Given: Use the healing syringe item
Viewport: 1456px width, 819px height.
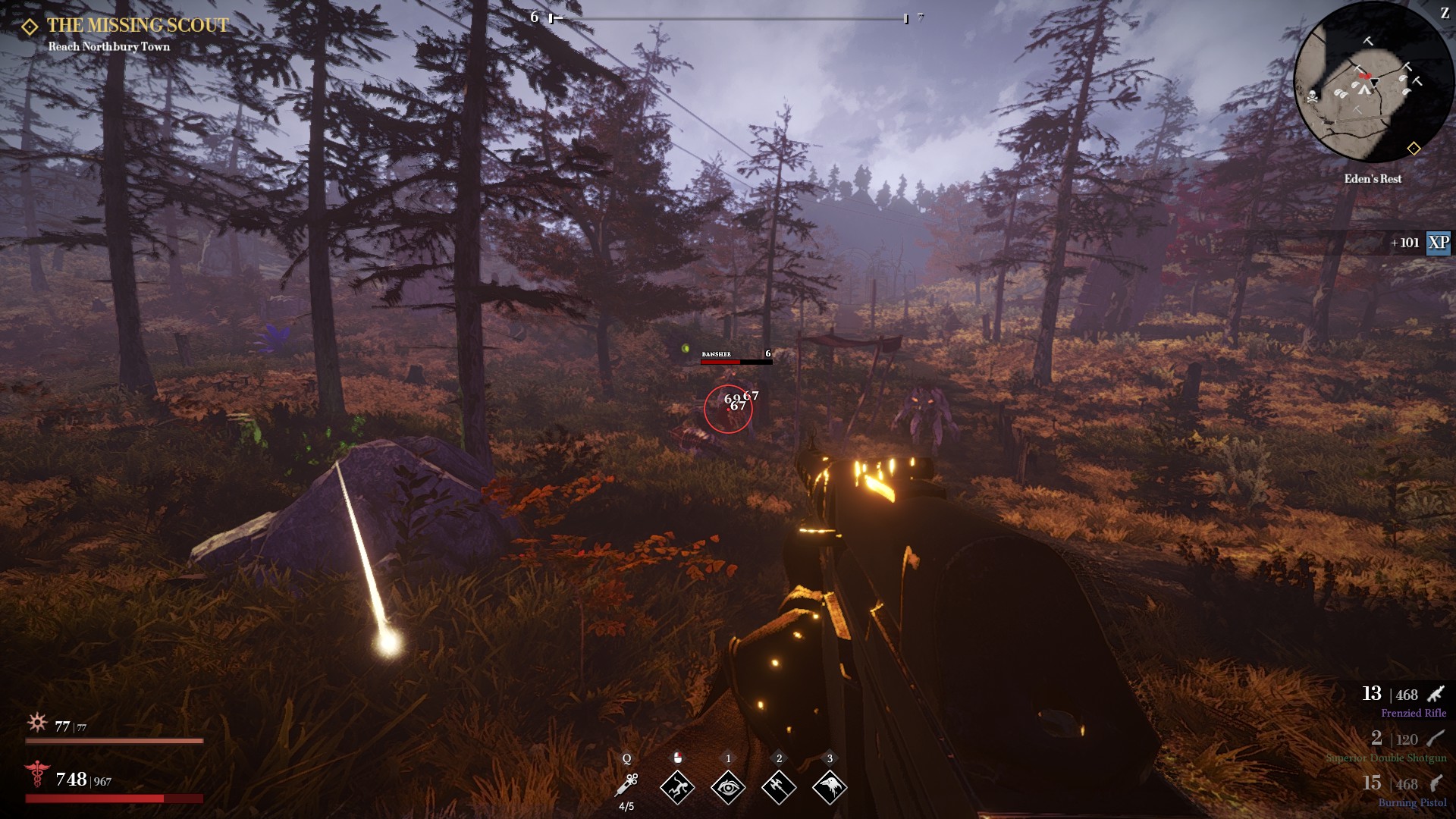Looking at the screenshot, I should (627, 786).
